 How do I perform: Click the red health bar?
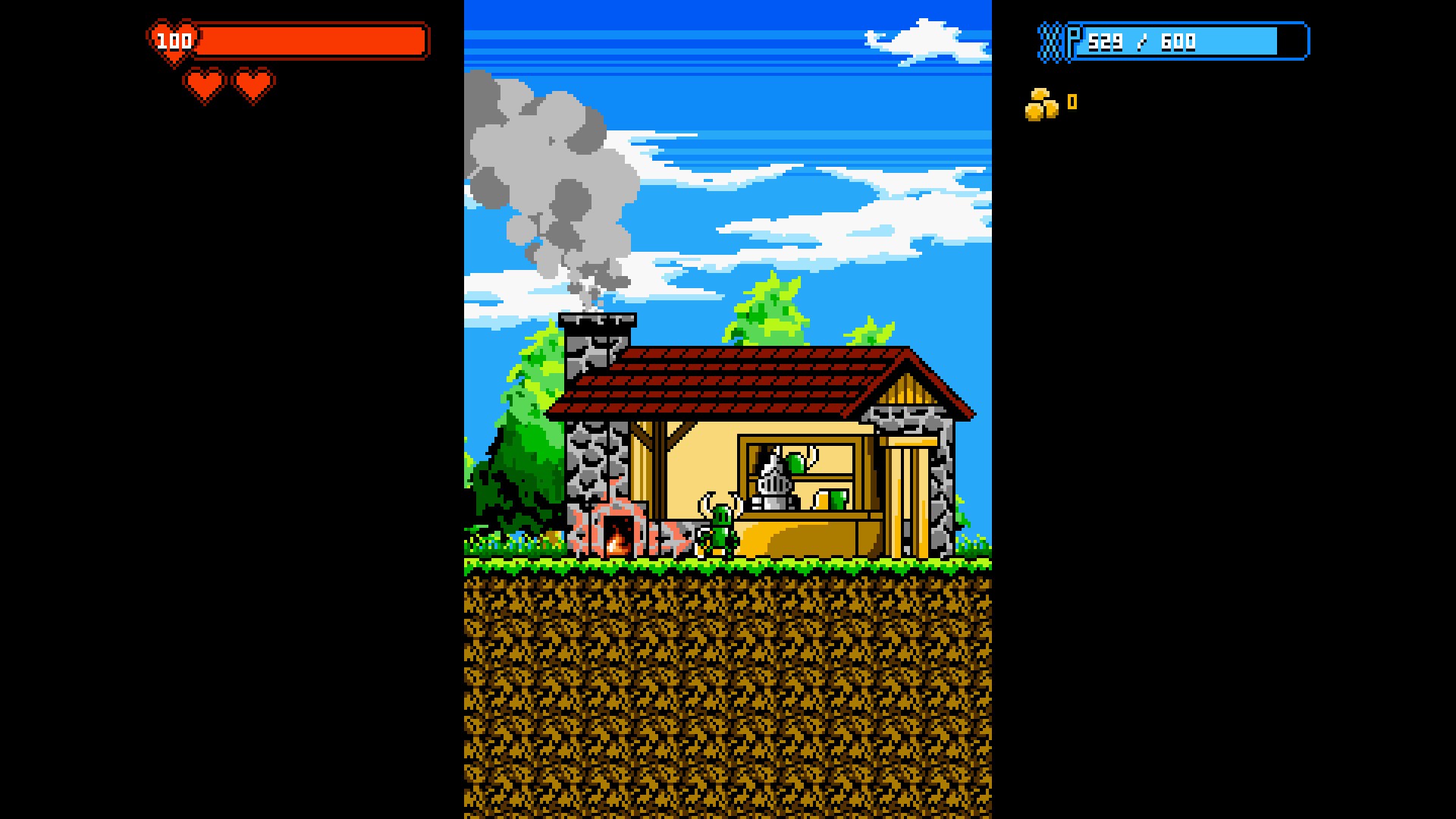pyautogui.click(x=311, y=40)
